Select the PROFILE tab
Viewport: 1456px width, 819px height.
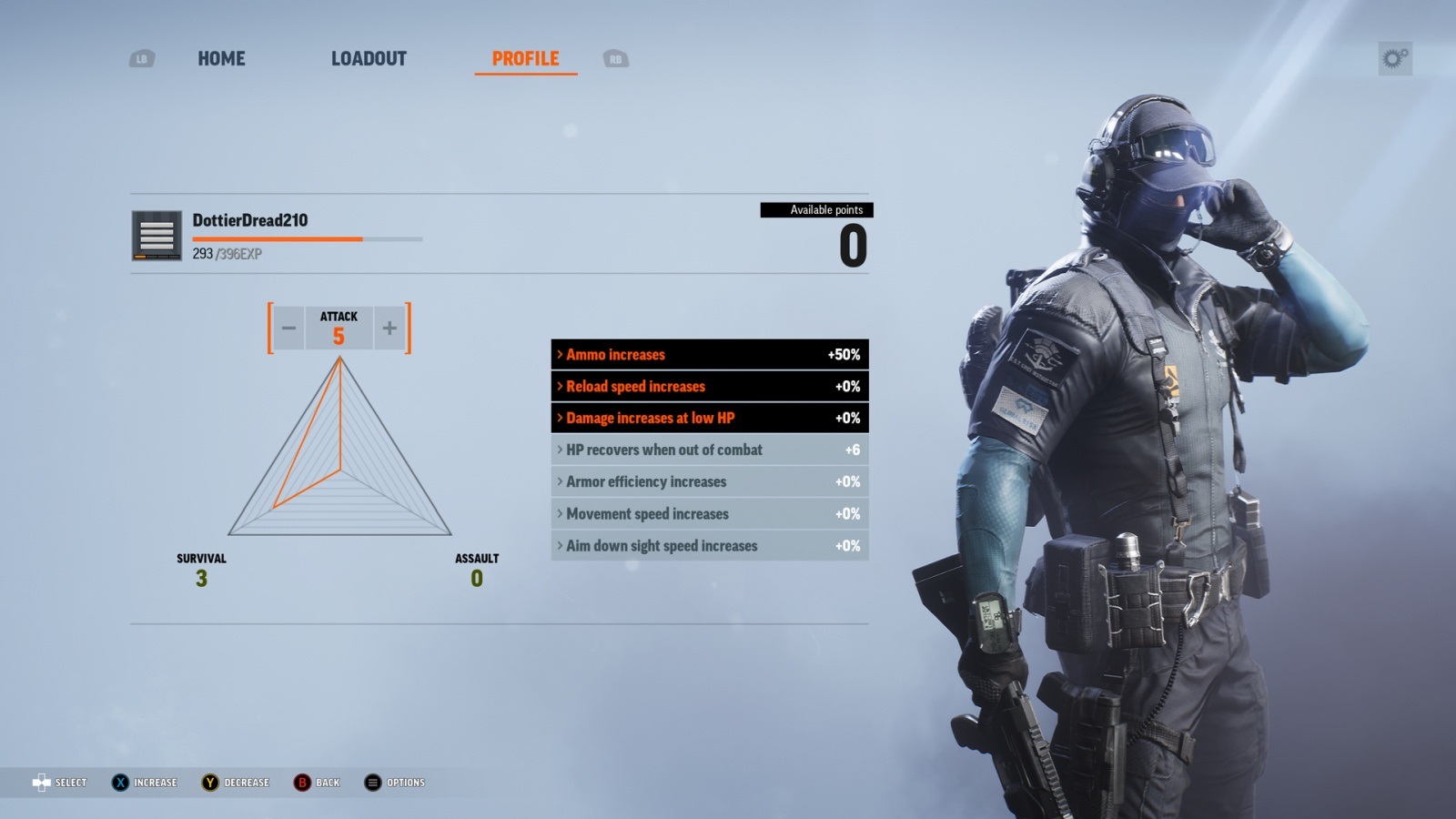click(525, 59)
